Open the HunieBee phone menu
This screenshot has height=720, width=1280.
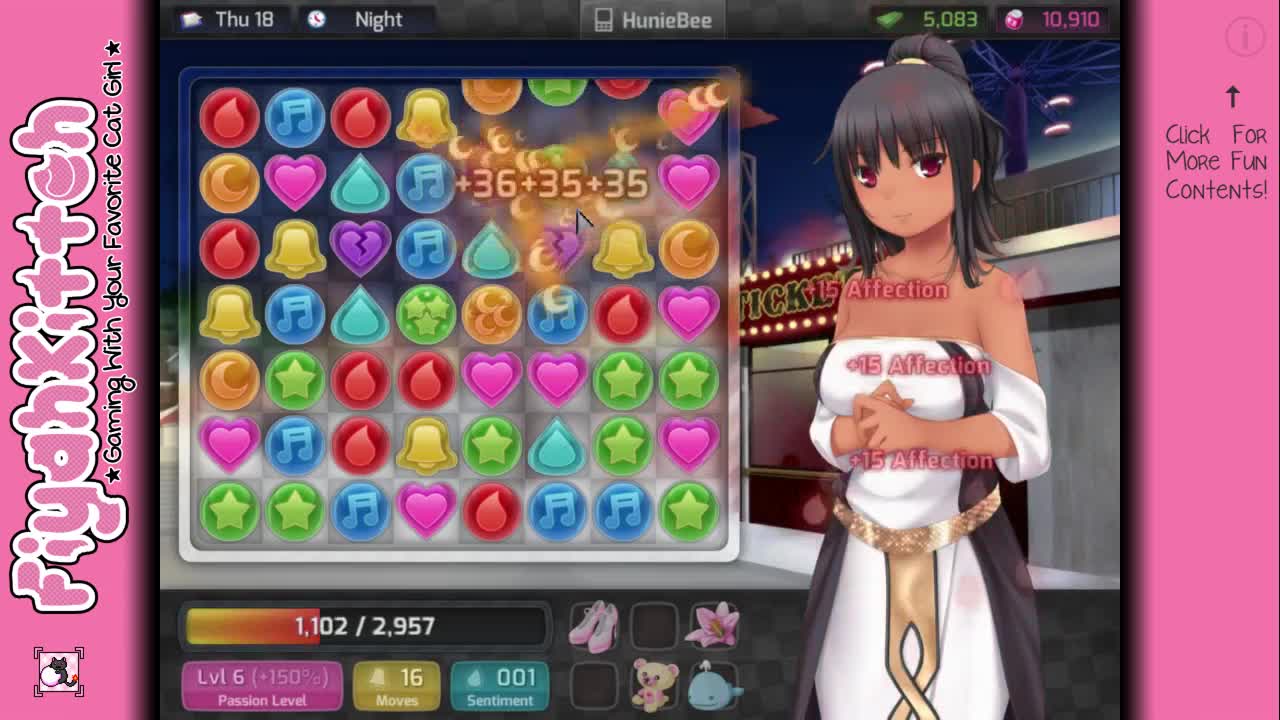pos(653,20)
